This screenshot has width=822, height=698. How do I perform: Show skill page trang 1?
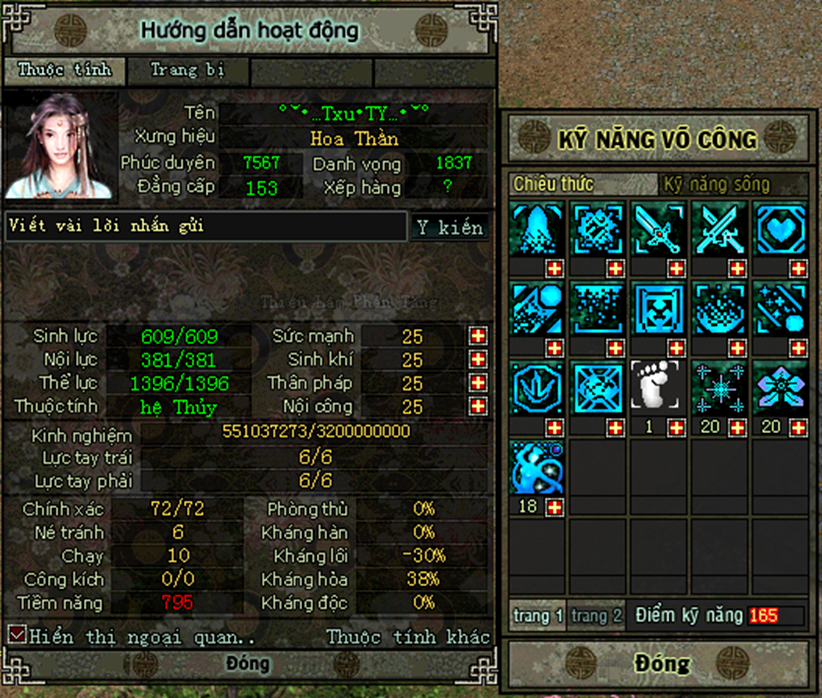538,616
